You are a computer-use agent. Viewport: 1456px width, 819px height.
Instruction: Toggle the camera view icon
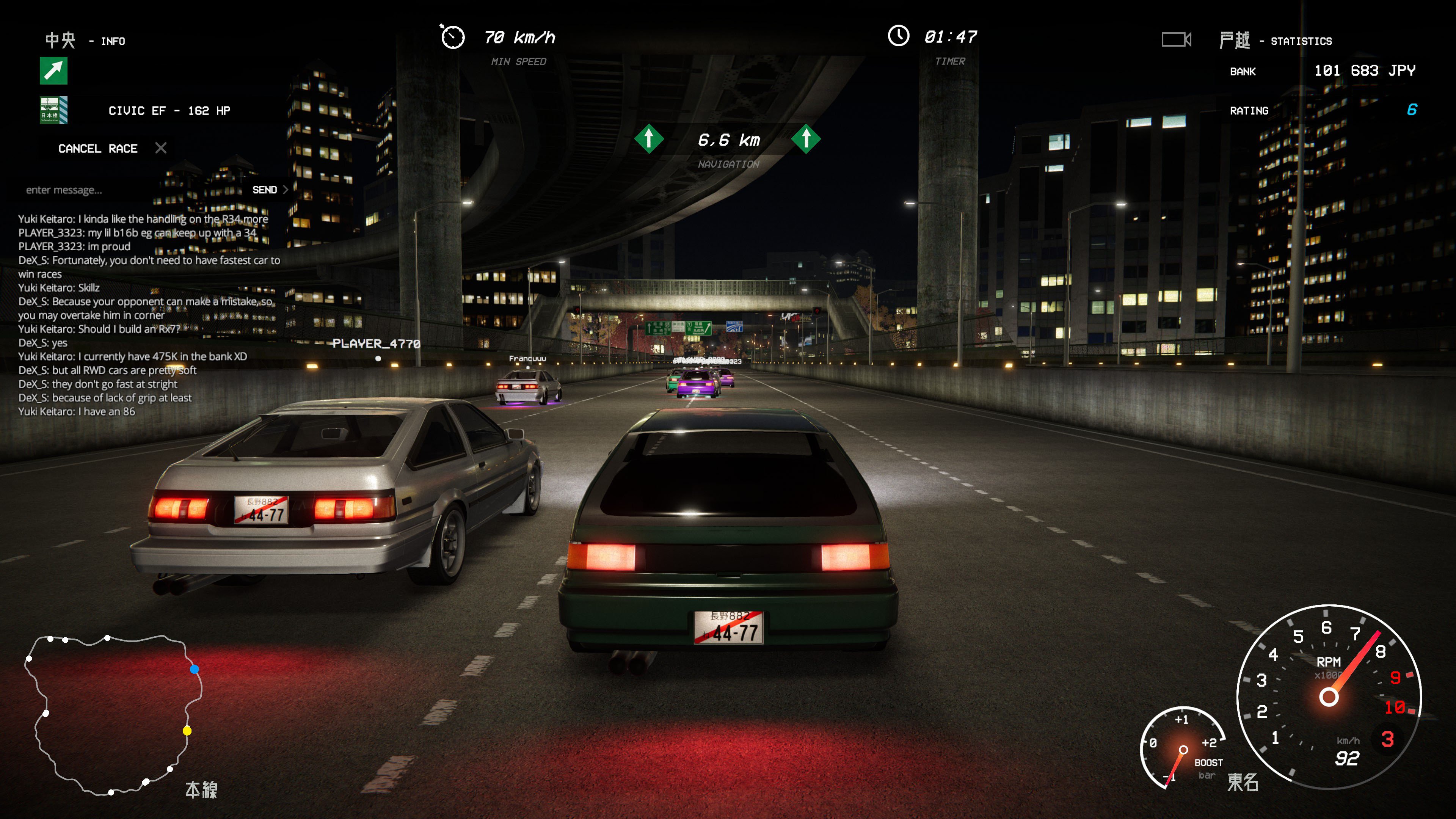pos(1176,39)
